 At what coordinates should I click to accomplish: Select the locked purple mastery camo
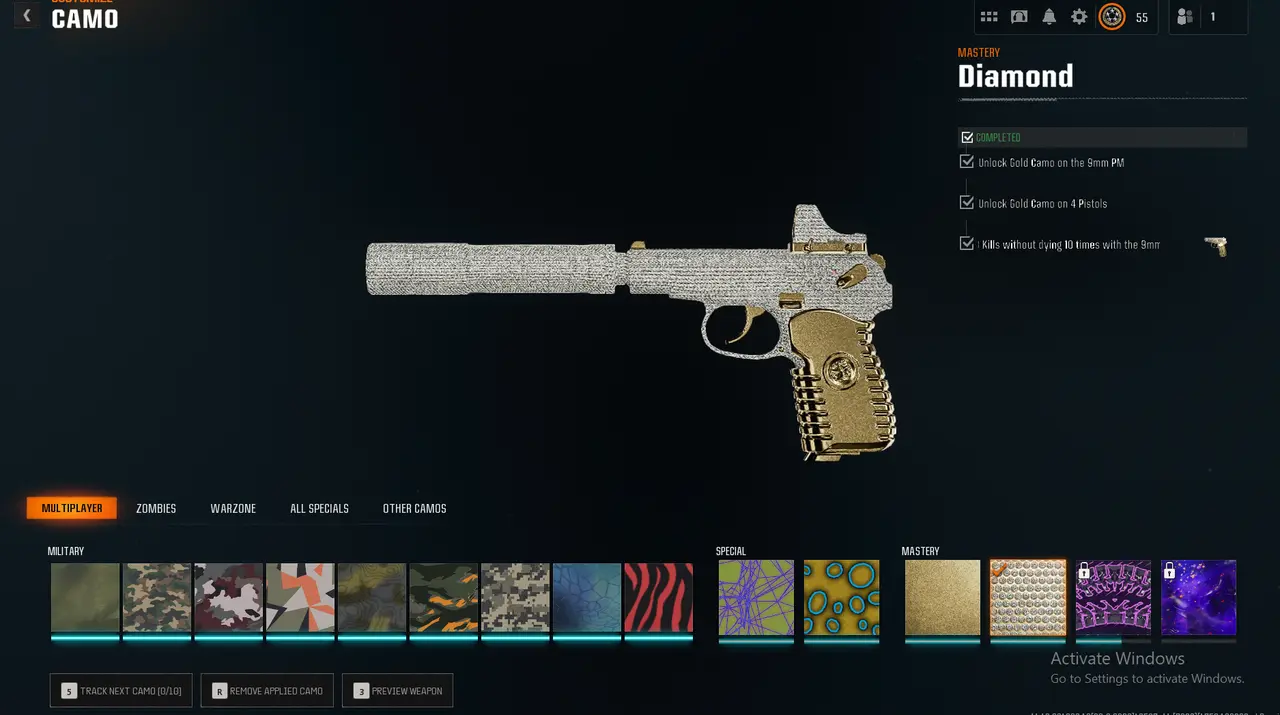[1199, 597]
